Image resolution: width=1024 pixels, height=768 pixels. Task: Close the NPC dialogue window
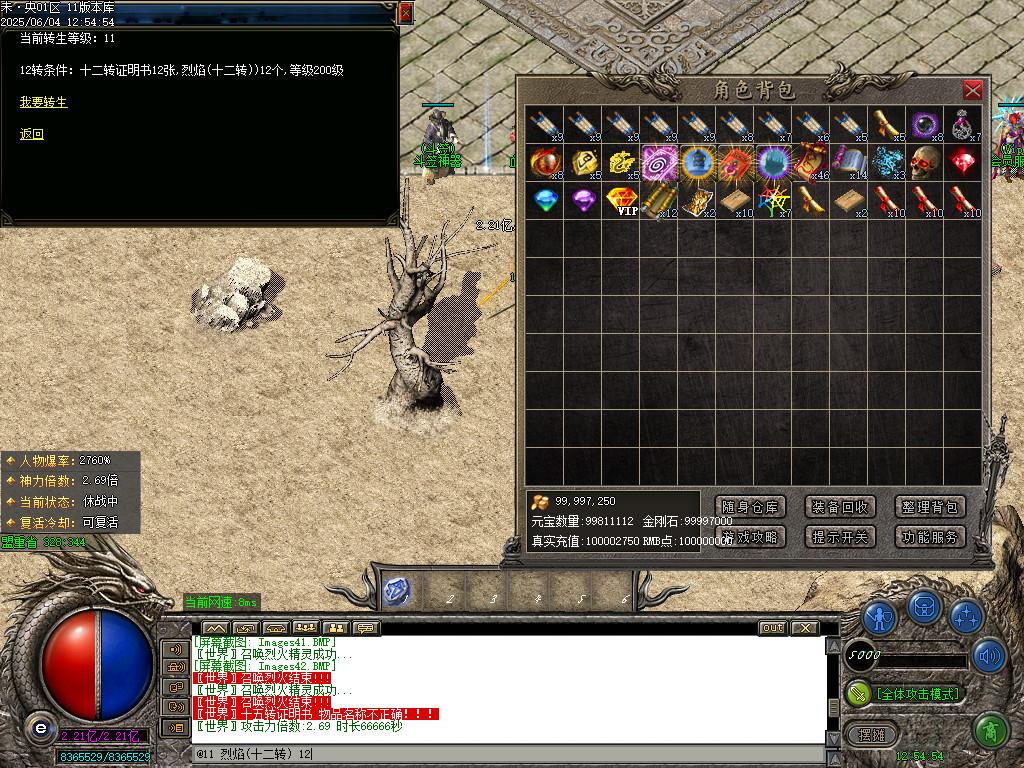click(x=405, y=13)
